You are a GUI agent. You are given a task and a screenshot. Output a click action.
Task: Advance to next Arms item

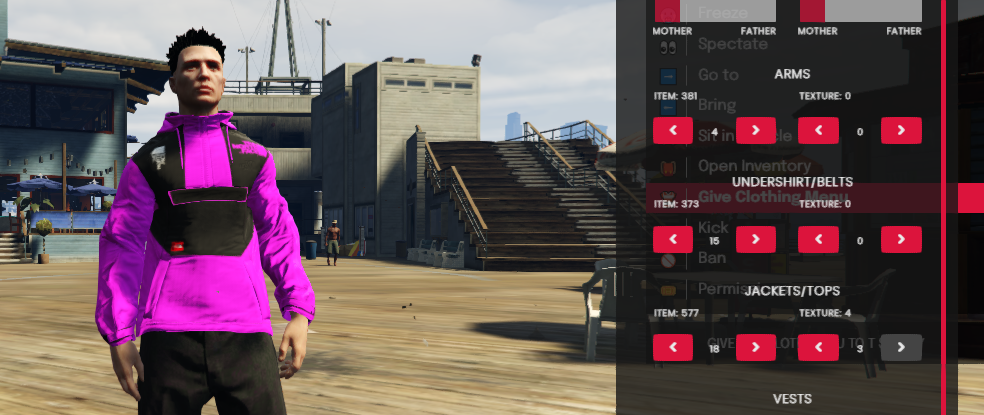(755, 130)
